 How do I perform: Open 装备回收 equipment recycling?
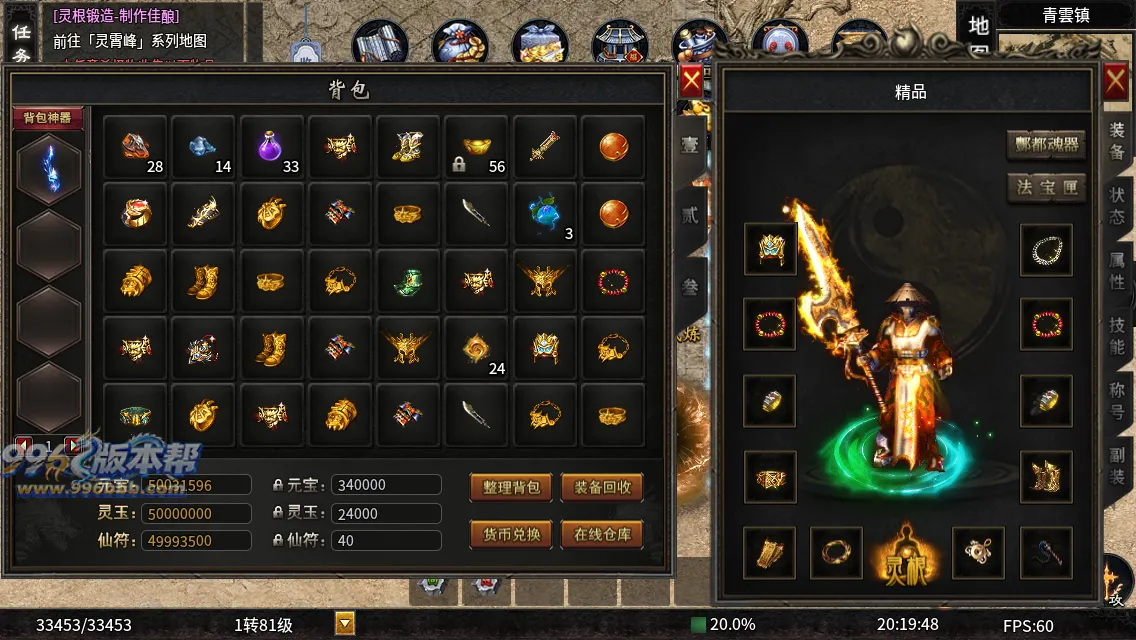coord(602,487)
